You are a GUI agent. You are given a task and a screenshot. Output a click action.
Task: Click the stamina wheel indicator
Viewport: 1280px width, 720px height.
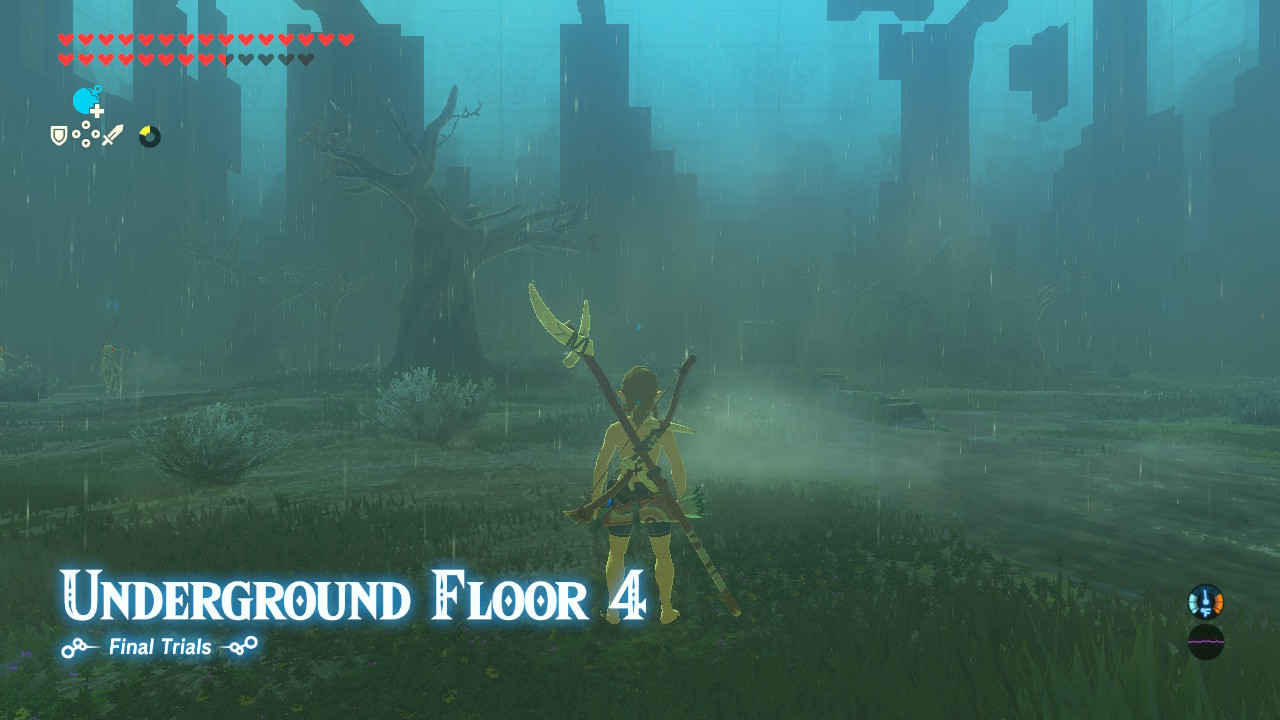[x=149, y=136]
